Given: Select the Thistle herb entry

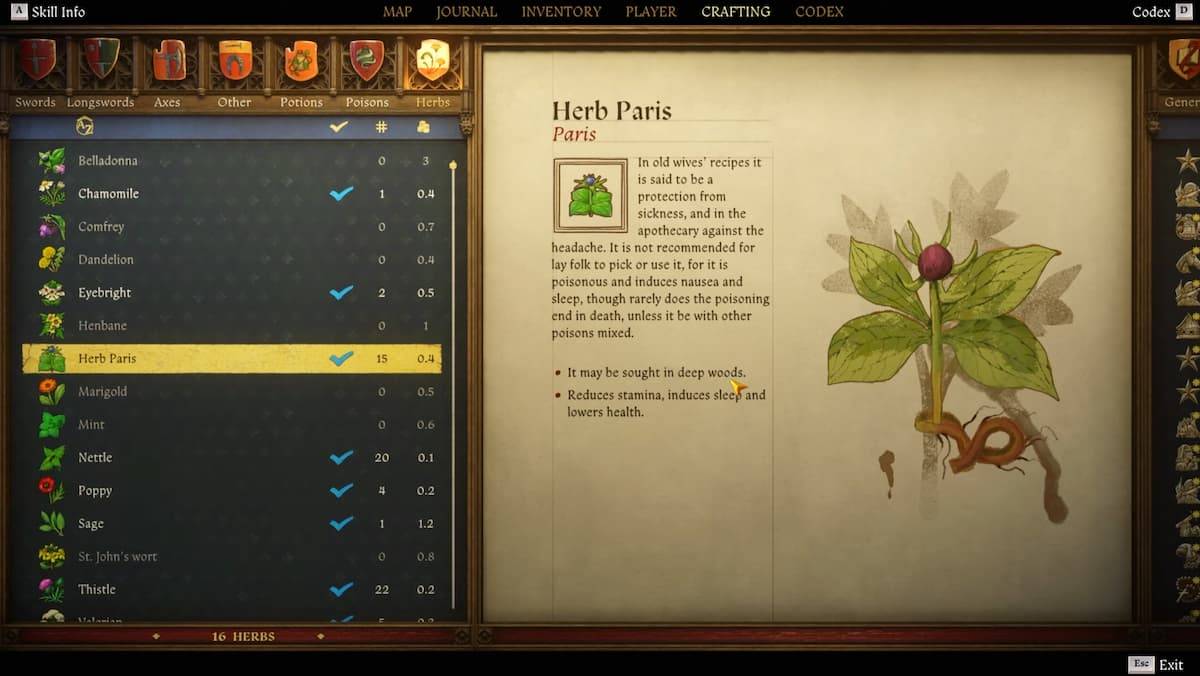Looking at the screenshot, I should (x=97, y=589).
